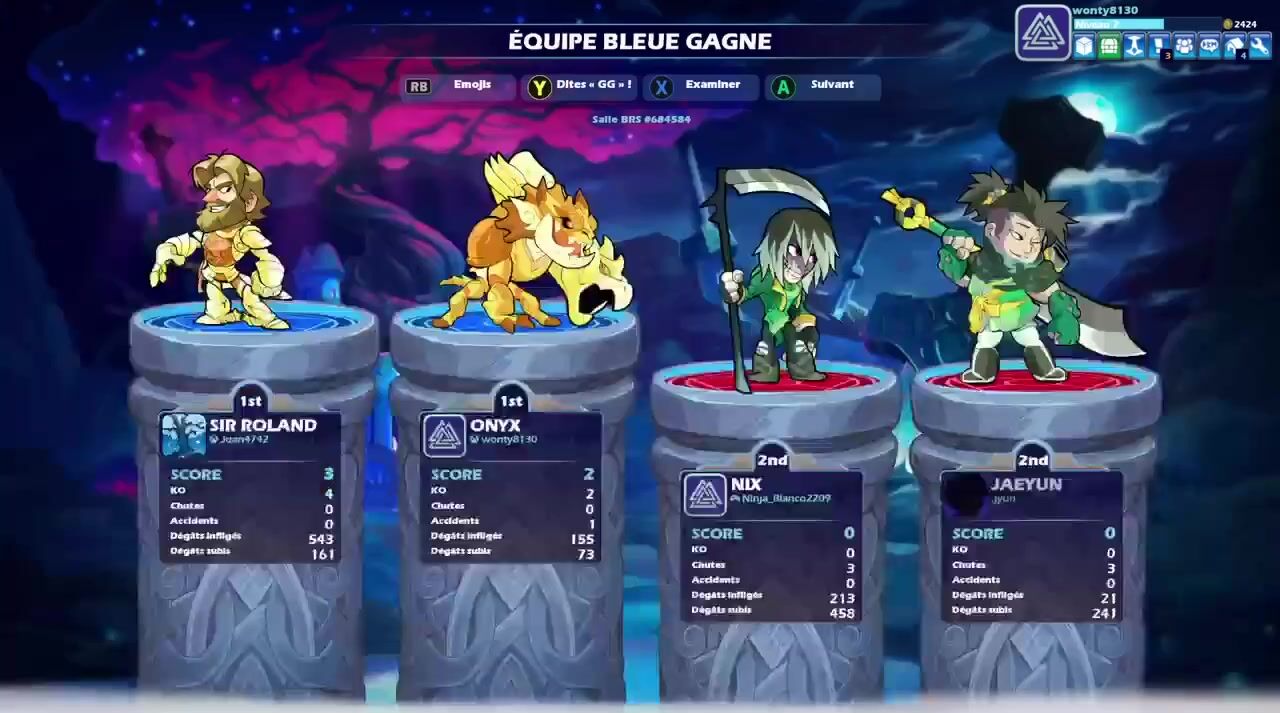Click the Dites « GG » ! button
1280x713 pixels.
pos(581,86)
